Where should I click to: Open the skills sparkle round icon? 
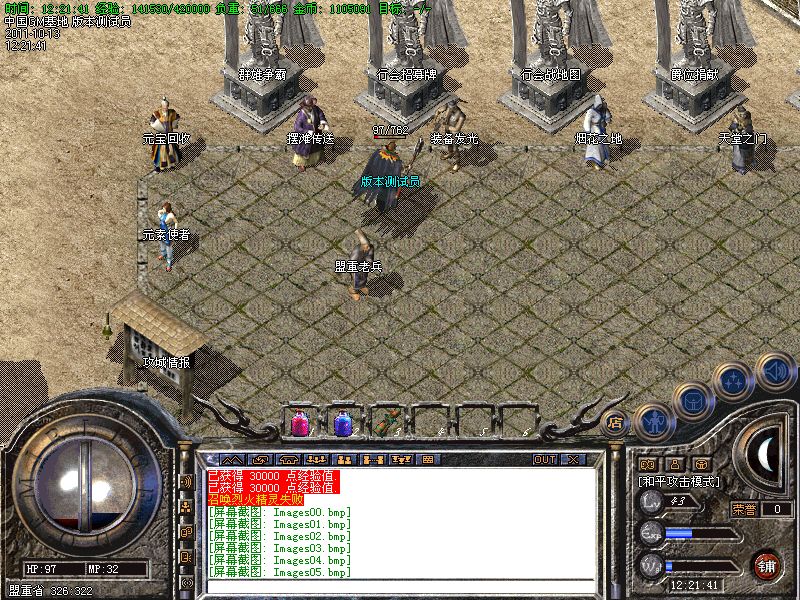click(735, 379)
